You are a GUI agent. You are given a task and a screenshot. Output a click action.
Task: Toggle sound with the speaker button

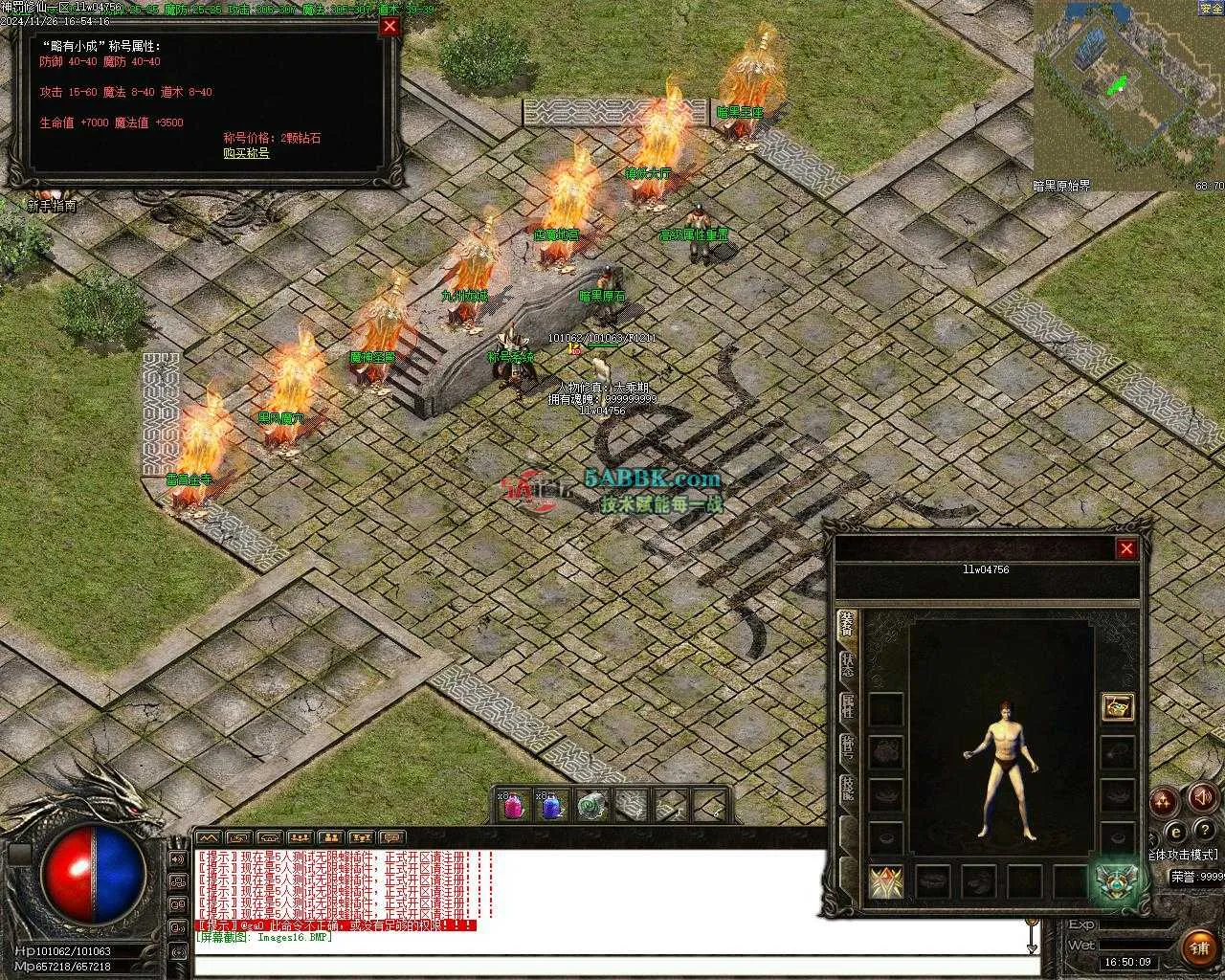(1202, 796)
